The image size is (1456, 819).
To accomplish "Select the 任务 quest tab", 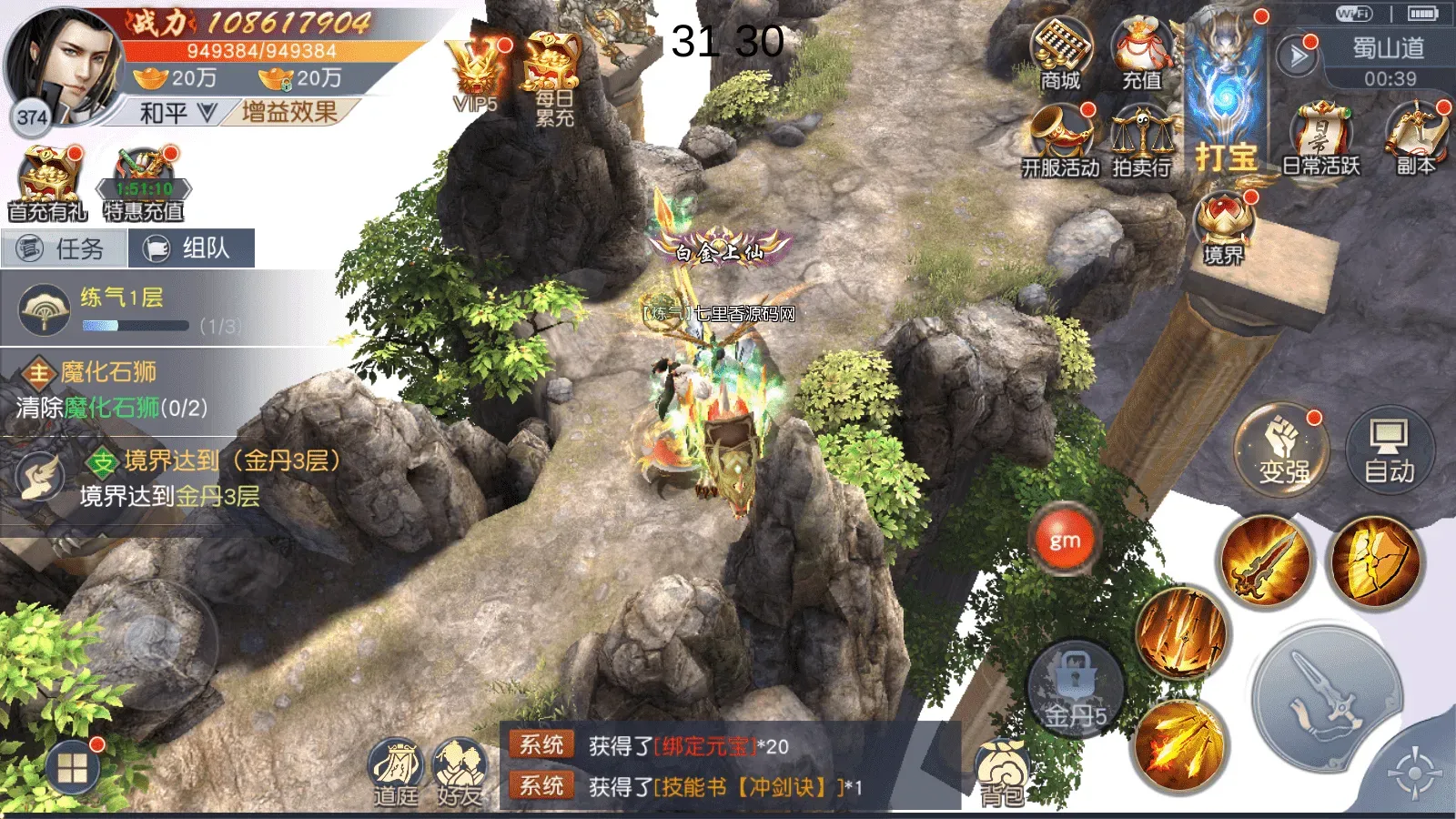I will 64,248.
